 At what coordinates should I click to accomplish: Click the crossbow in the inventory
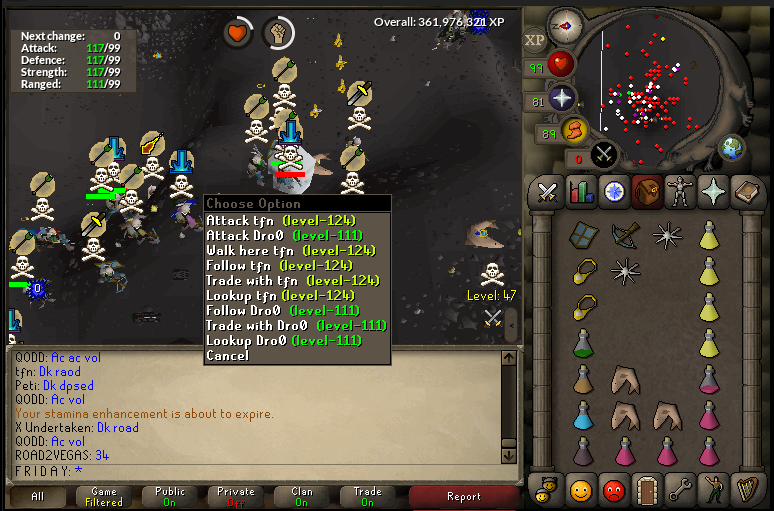click(626, 236)
